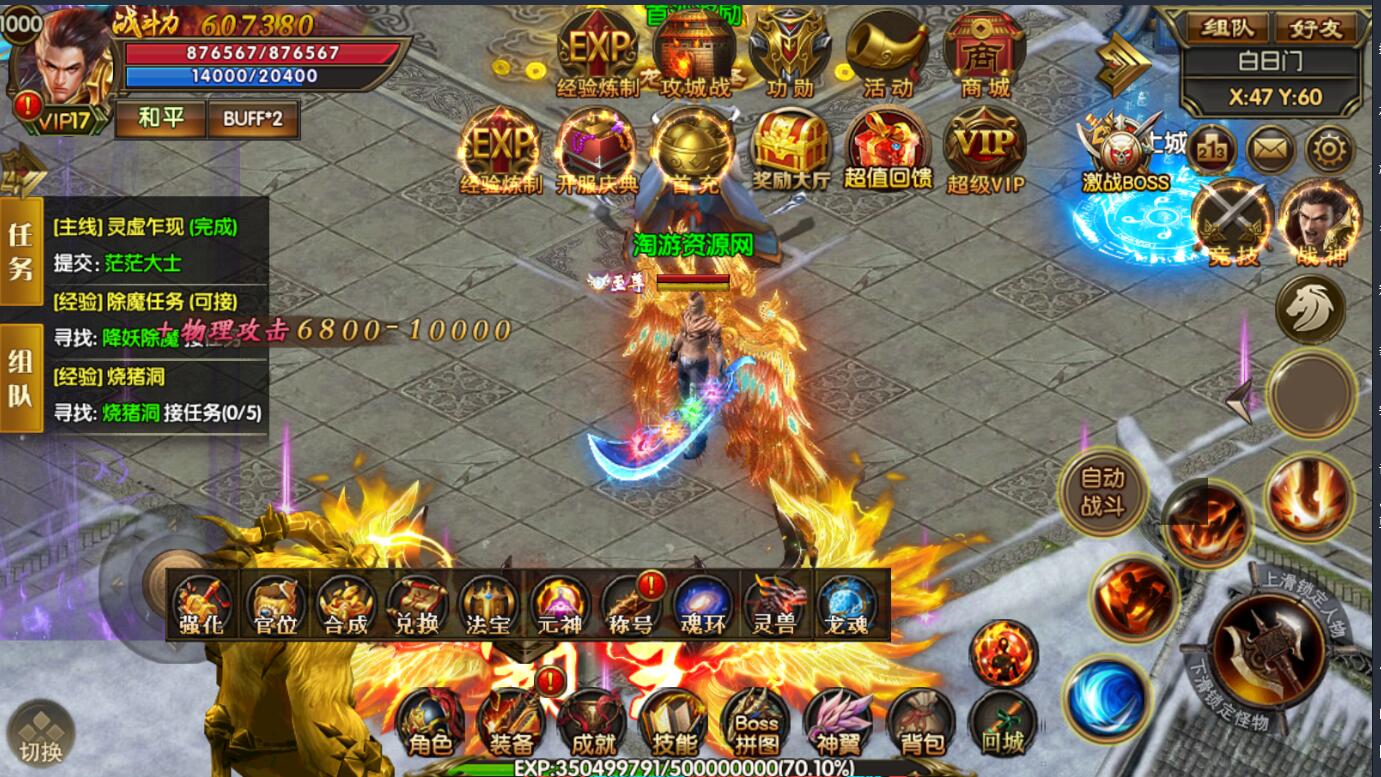Select the 强化 enhancement icon

203,606
